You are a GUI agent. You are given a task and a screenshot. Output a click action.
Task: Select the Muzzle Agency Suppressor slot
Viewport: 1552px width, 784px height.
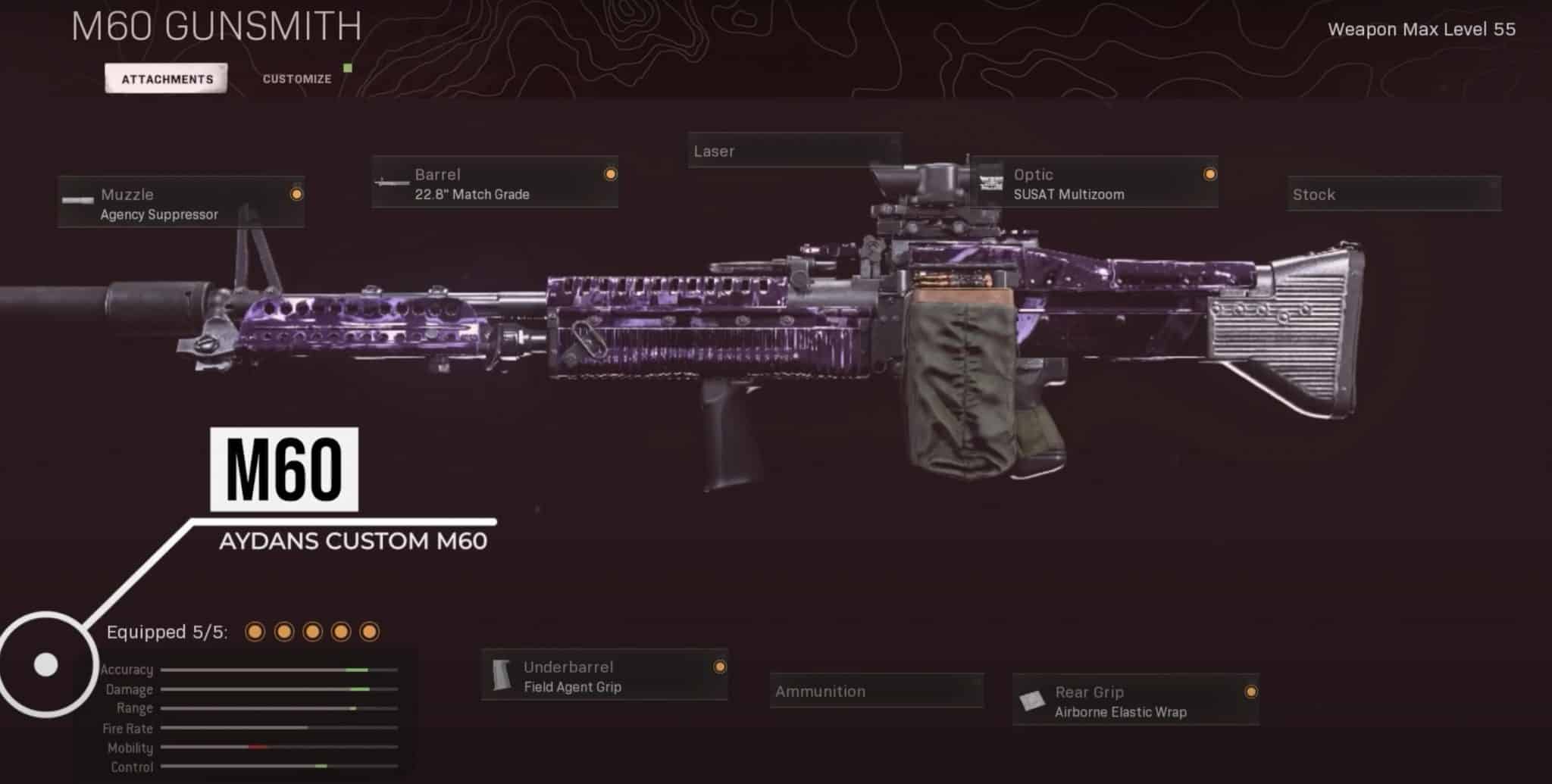coord(182,203)
